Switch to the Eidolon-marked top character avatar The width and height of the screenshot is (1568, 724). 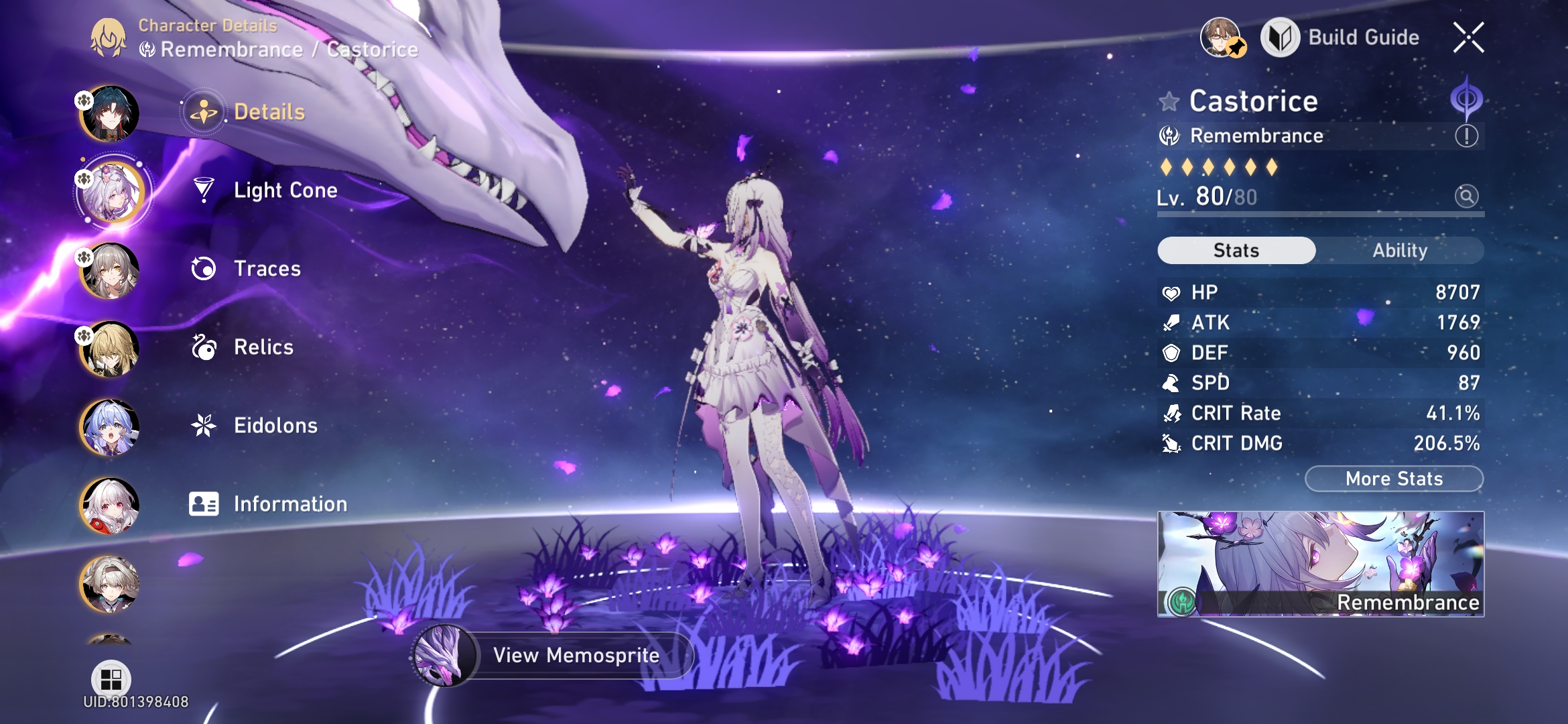click(109, 113)
